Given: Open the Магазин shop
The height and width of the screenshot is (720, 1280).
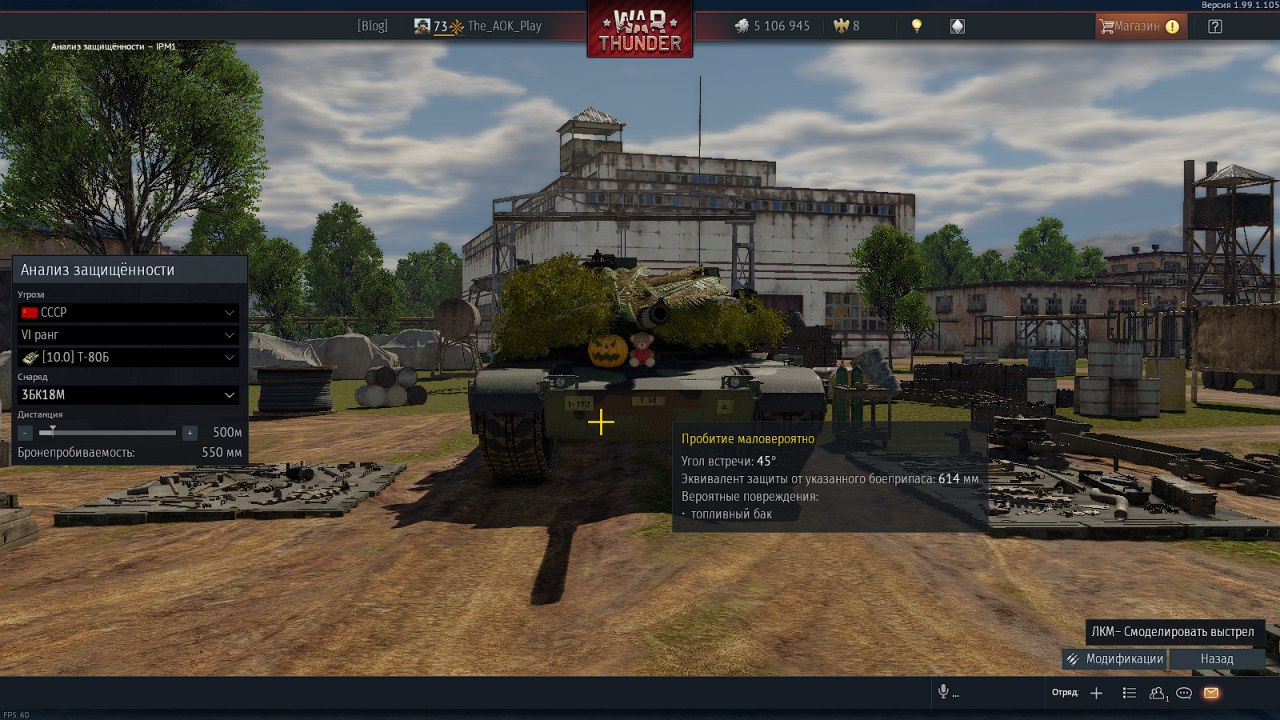Looking at the screenshot, I should [x=1140, y=26].
